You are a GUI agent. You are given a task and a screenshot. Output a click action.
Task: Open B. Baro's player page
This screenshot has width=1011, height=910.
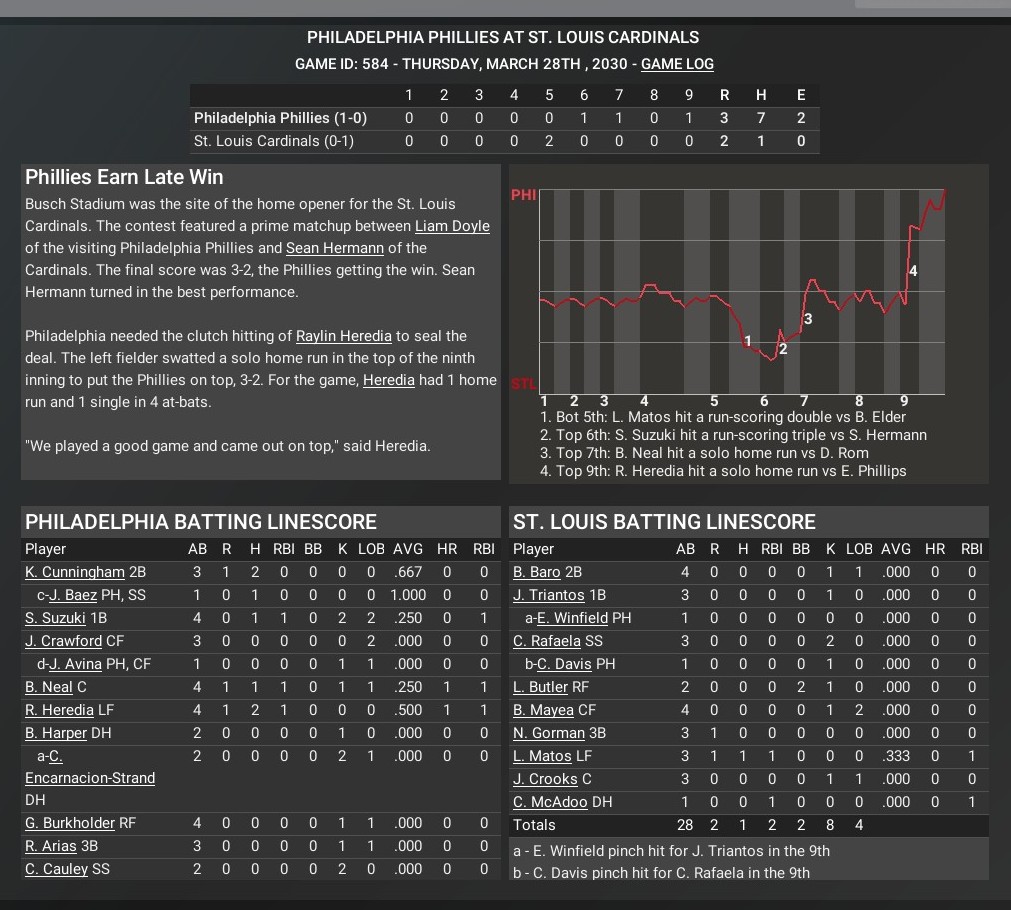coord(538,572)
